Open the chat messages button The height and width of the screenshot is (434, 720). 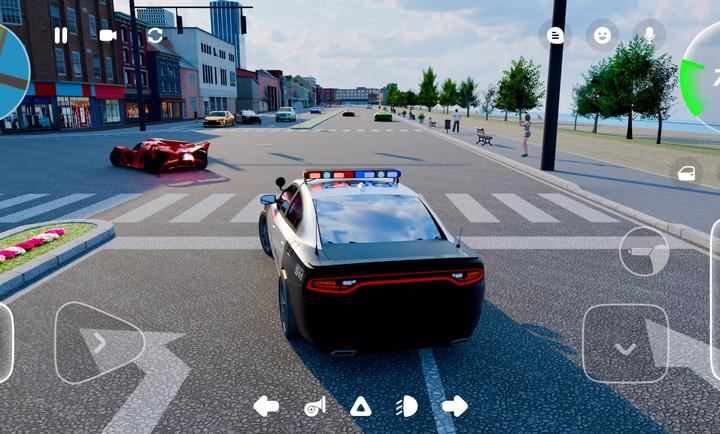[x=556, y=35]
